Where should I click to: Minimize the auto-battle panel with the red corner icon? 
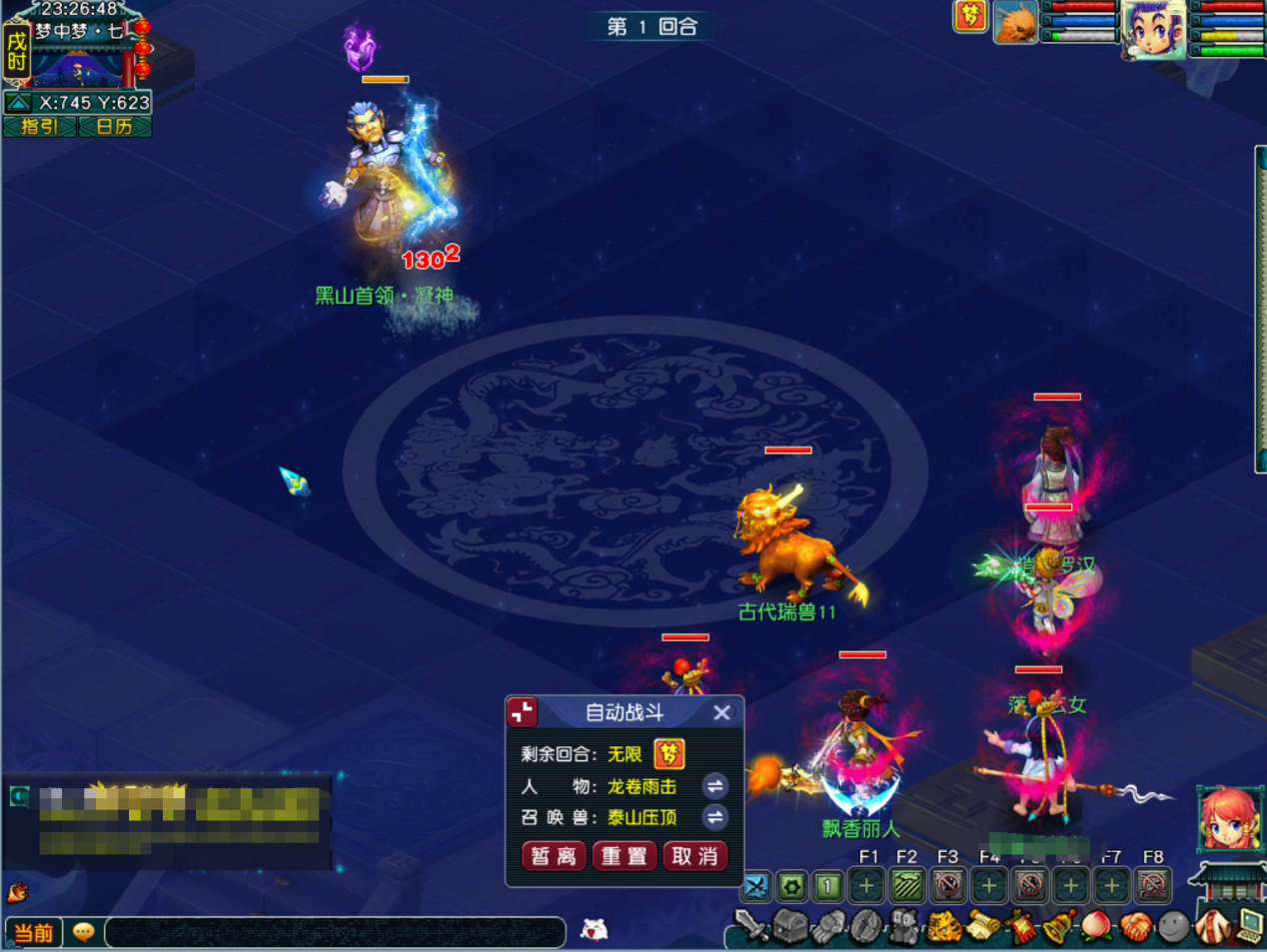523,712
